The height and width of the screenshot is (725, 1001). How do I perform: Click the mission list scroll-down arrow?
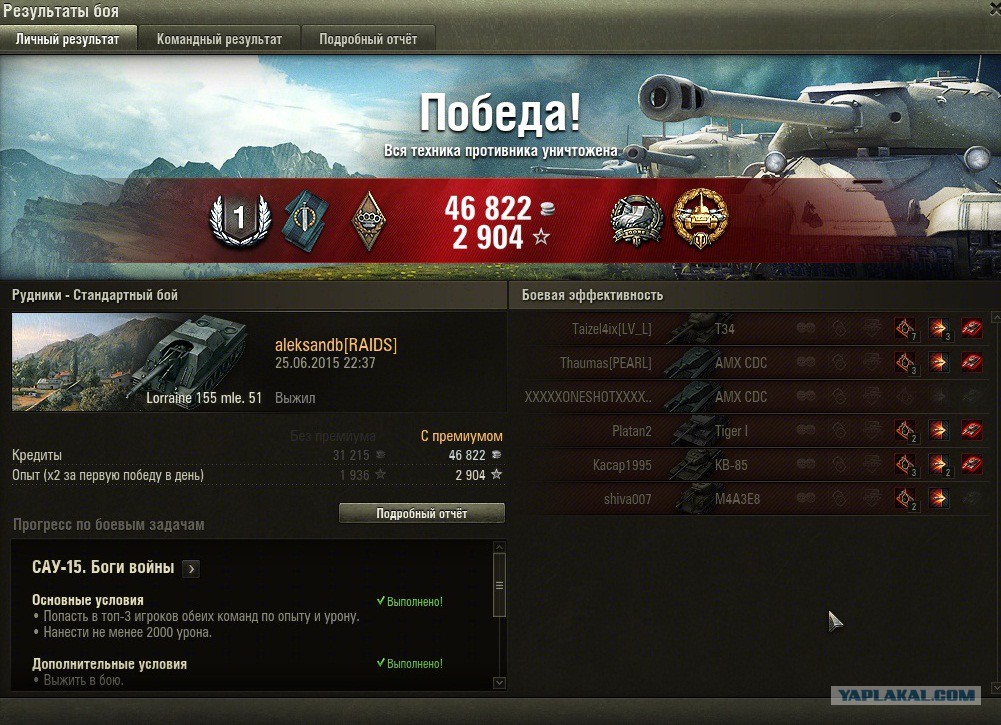[x=500, y=682]
